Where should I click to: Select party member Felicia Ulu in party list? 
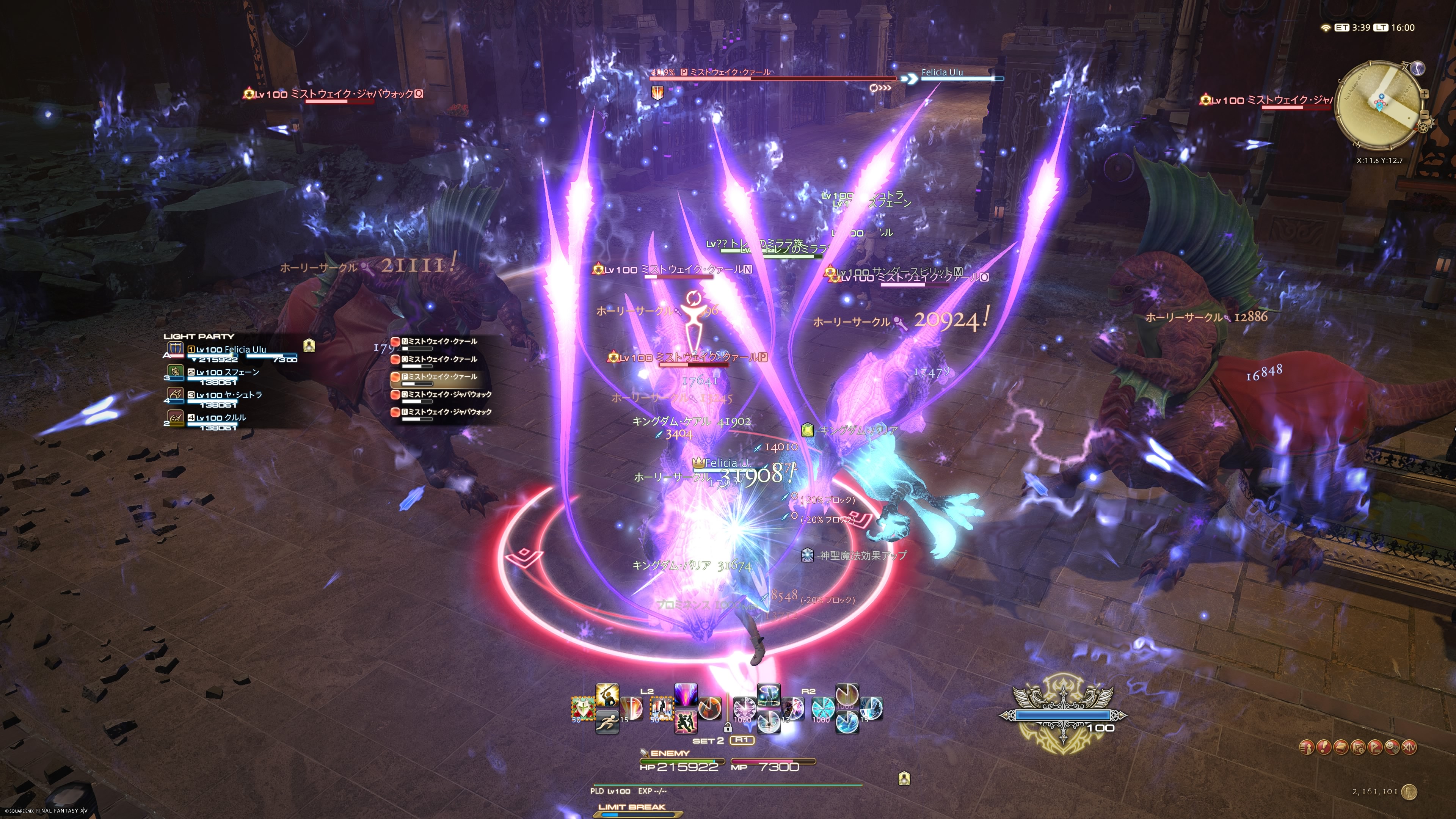tap(231, 350)
